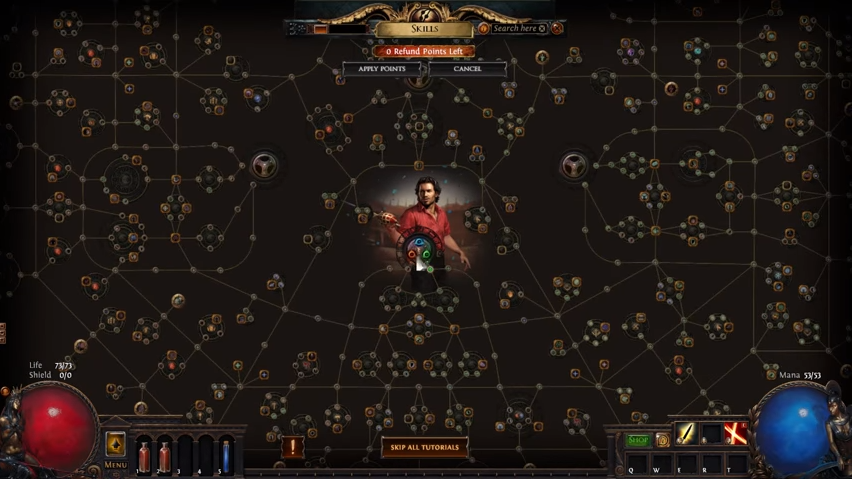Select the default sword attack skill

tap(686, 434)
